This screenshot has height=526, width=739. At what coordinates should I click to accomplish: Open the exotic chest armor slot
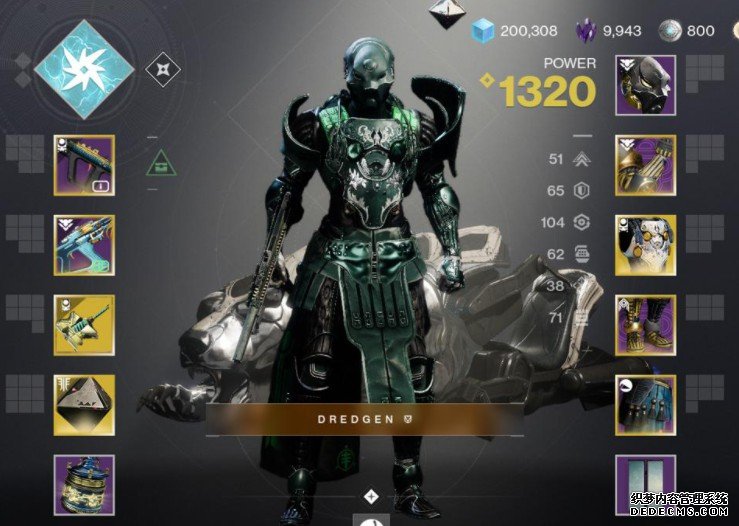point(645,245)
